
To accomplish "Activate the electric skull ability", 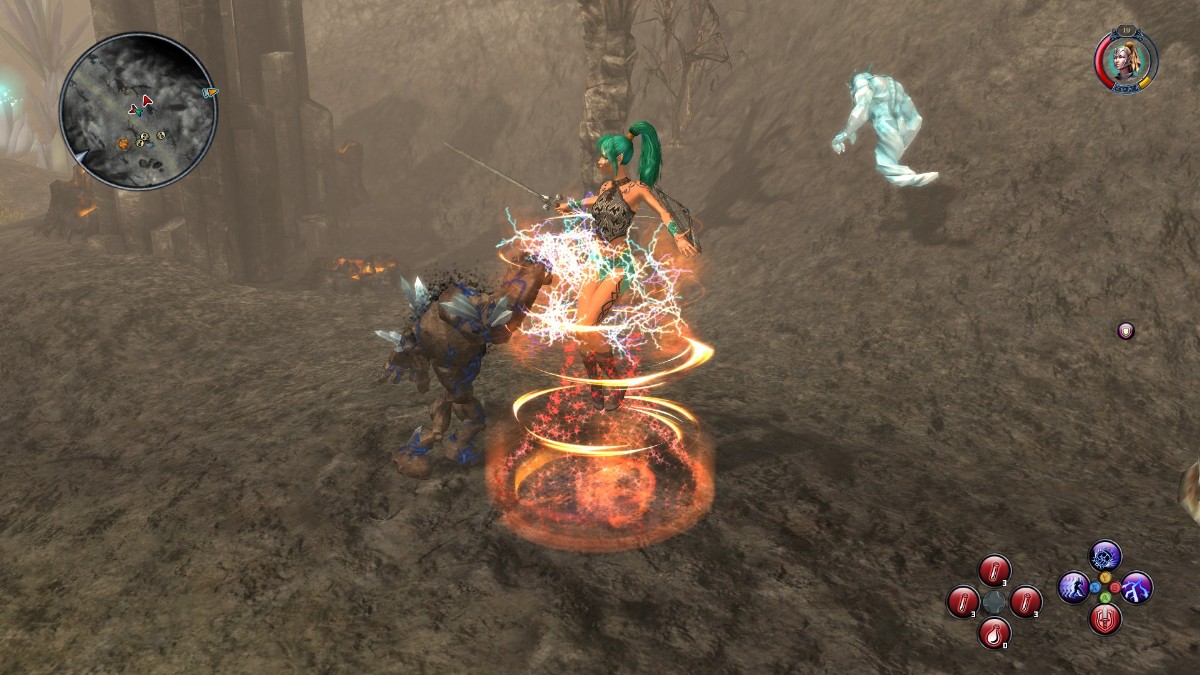I will click(x=1105, y=556).
